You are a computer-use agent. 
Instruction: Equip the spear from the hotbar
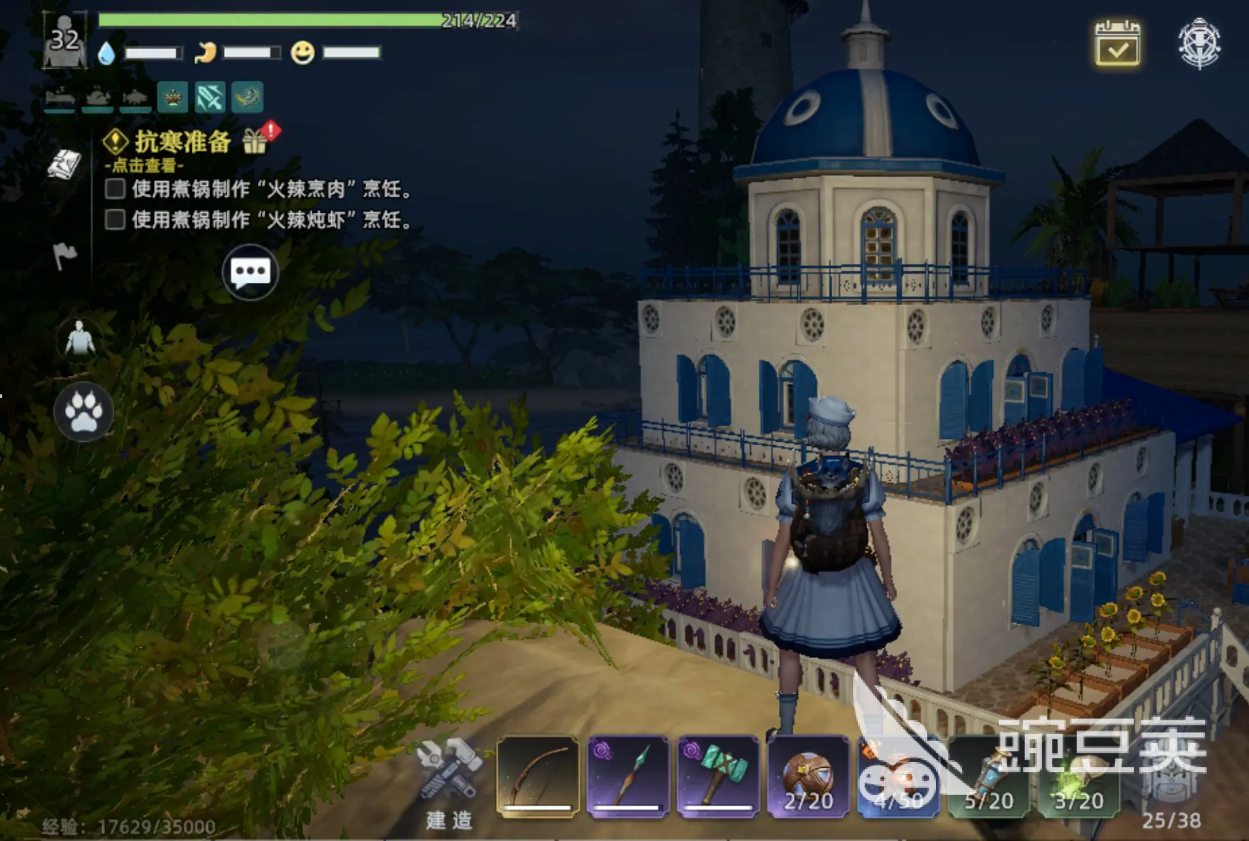[x=628, y=777]
